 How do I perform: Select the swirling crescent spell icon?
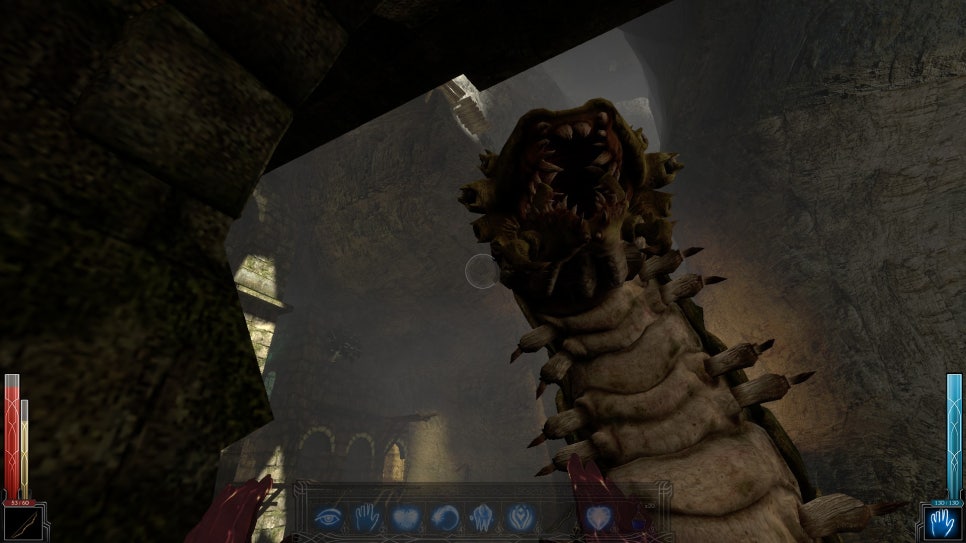pyautogui.click(x=443, y=517)
